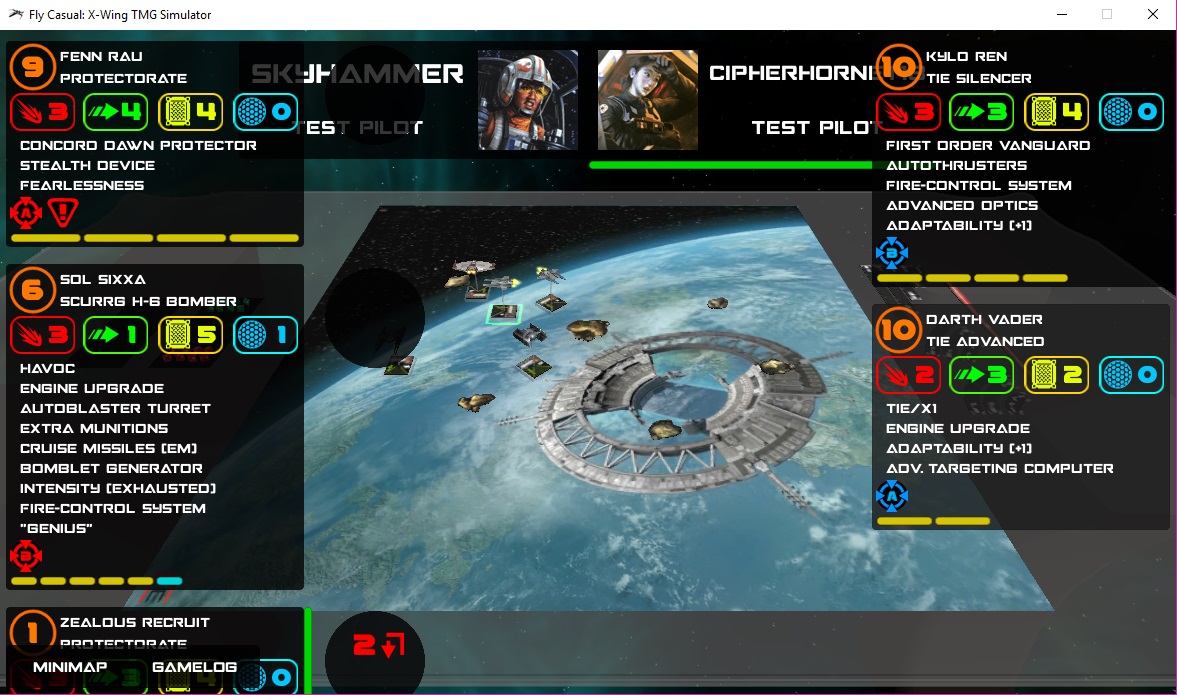
Task: Close the Fly Casual window
Action: pyautogui.click(x=1152, y=15)
